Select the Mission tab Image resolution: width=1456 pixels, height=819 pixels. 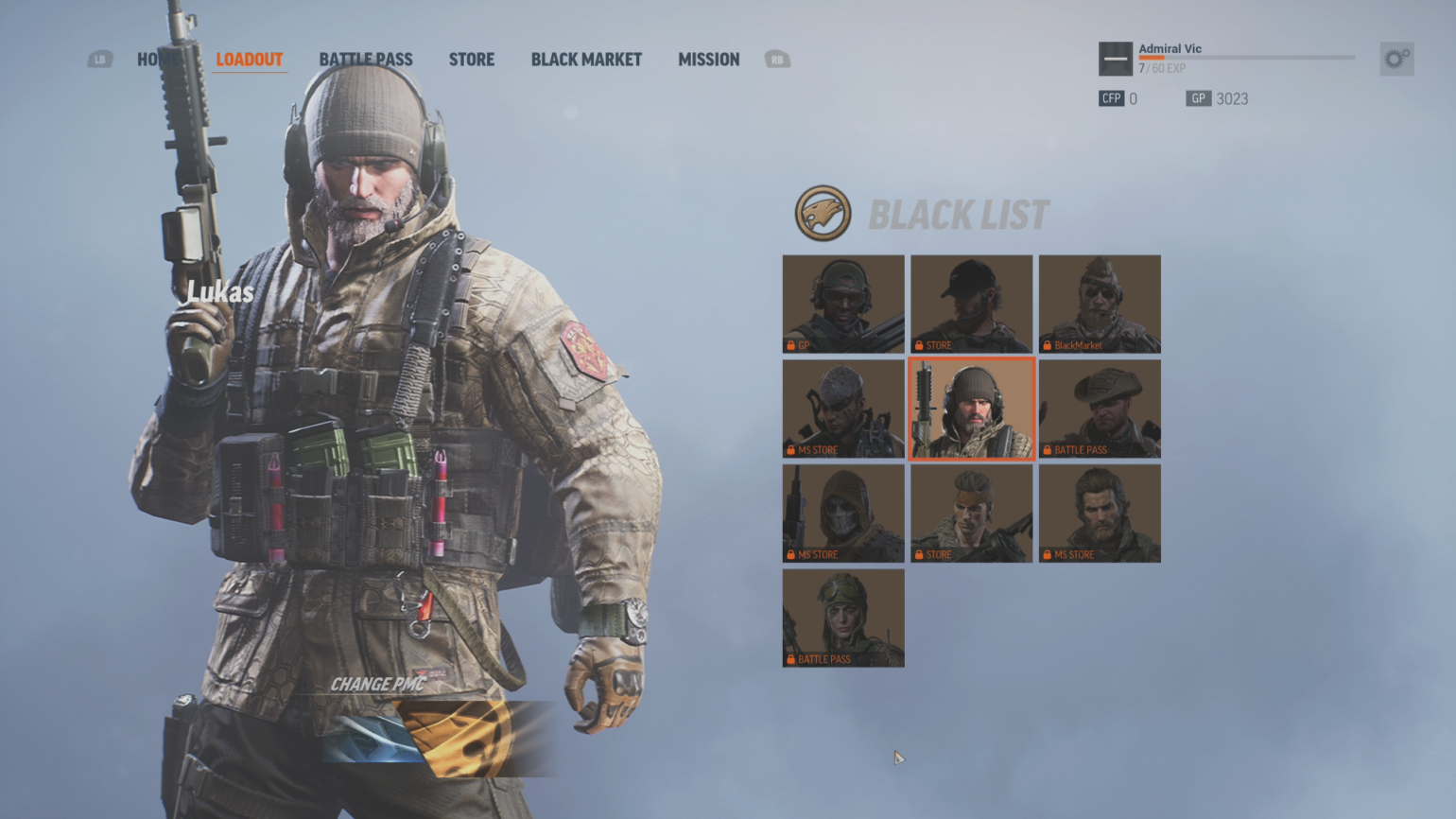coord(708,60)
